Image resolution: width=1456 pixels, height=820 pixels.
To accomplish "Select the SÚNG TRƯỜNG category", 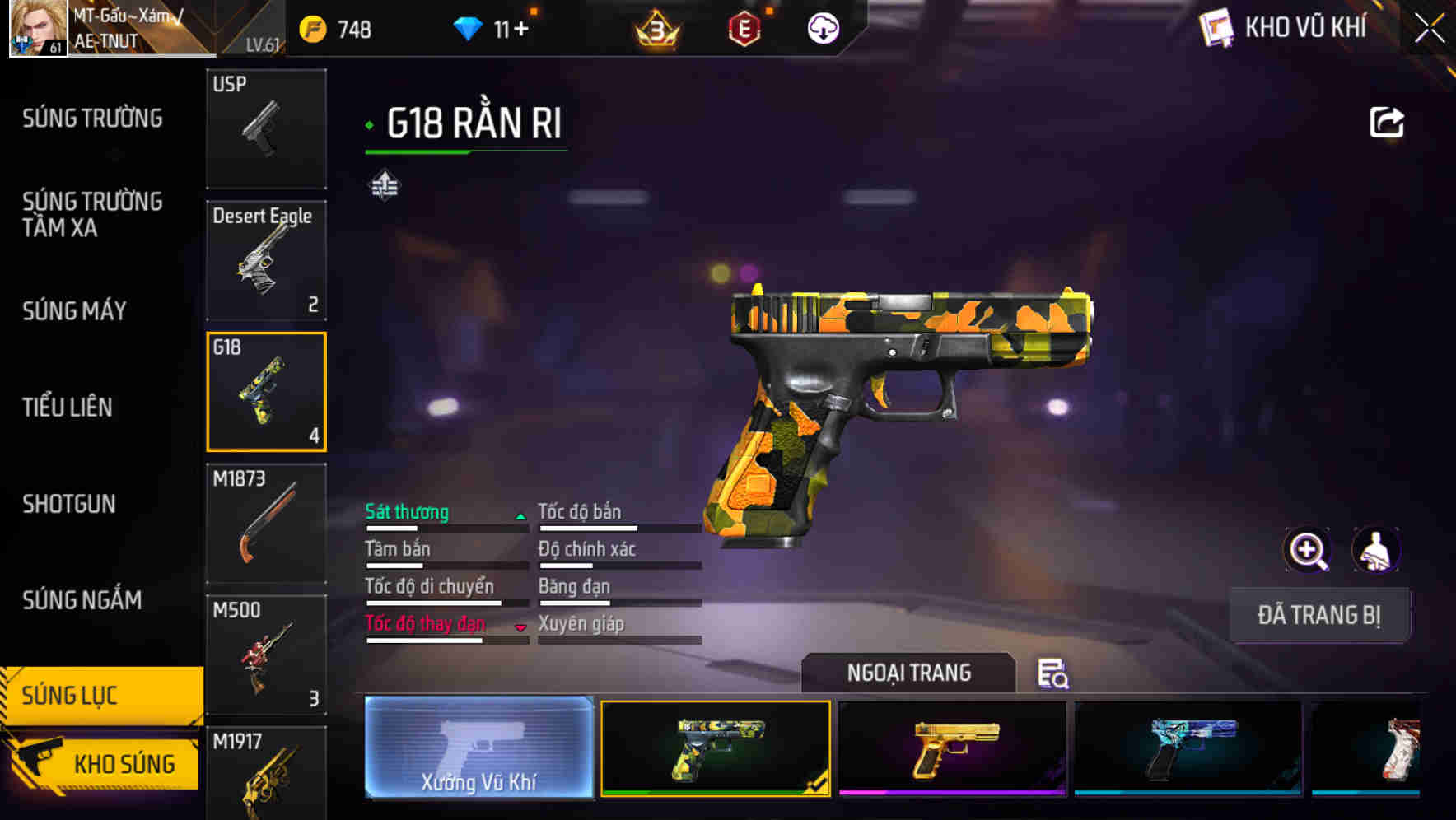I will [x=91, y=118].
